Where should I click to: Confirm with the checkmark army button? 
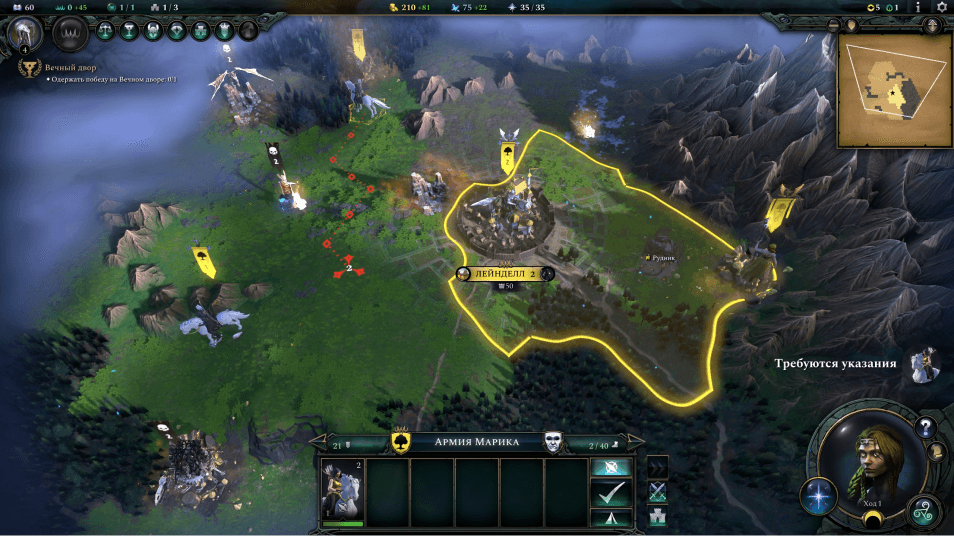tap(611, 493)
